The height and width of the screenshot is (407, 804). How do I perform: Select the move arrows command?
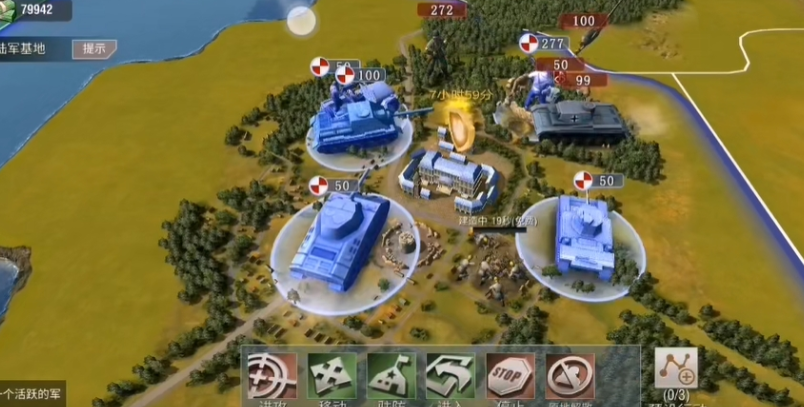(332, 376)
